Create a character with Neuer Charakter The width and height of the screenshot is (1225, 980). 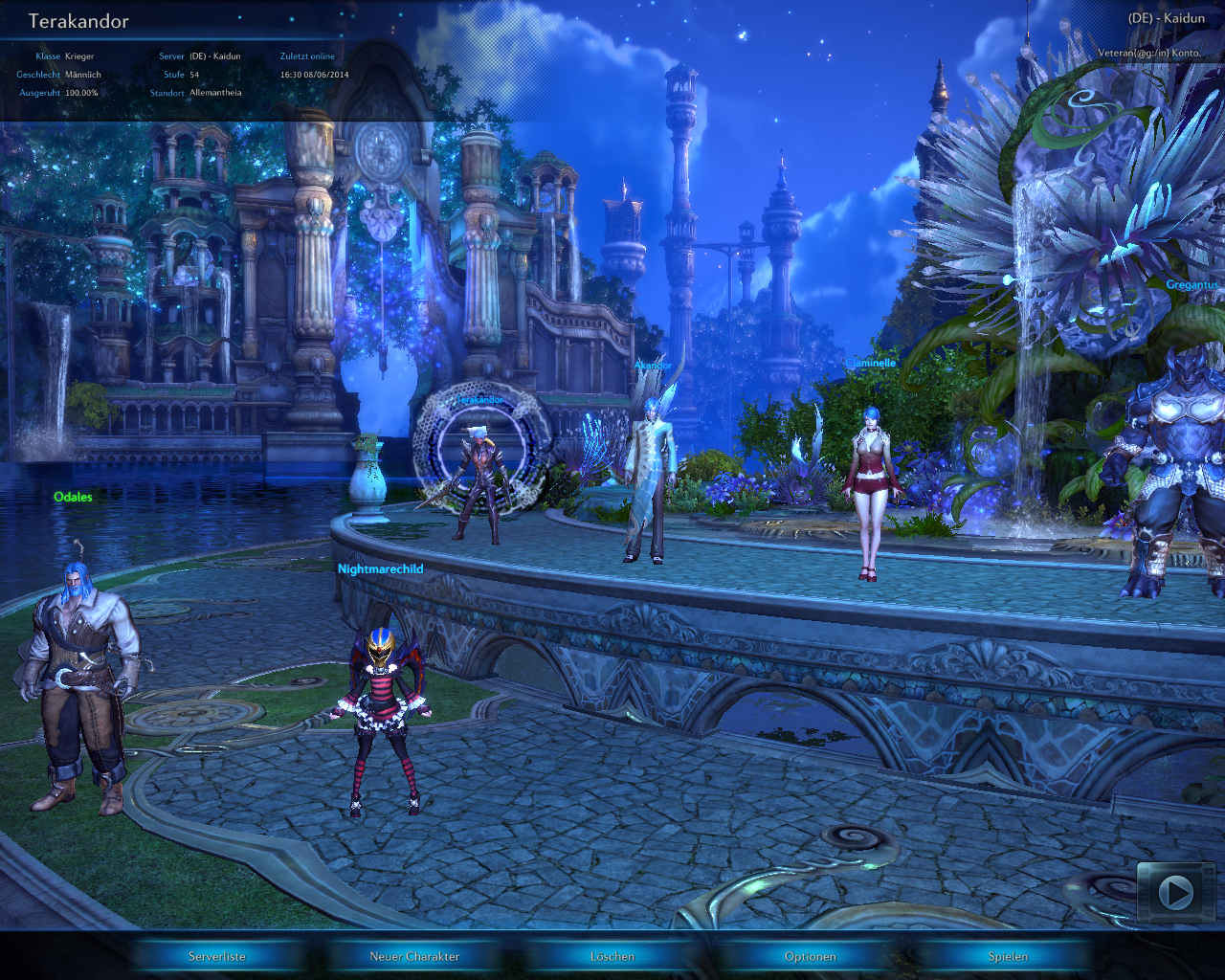click(414, 956)
